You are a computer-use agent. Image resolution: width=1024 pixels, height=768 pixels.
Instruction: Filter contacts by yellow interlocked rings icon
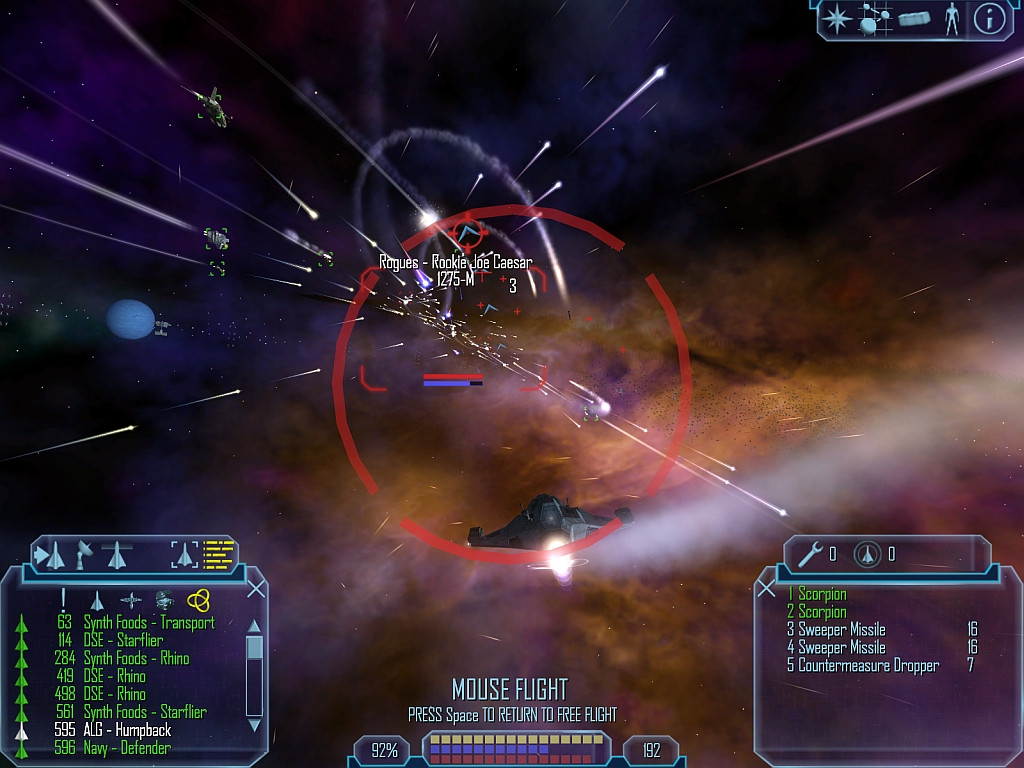click(198, 599)
